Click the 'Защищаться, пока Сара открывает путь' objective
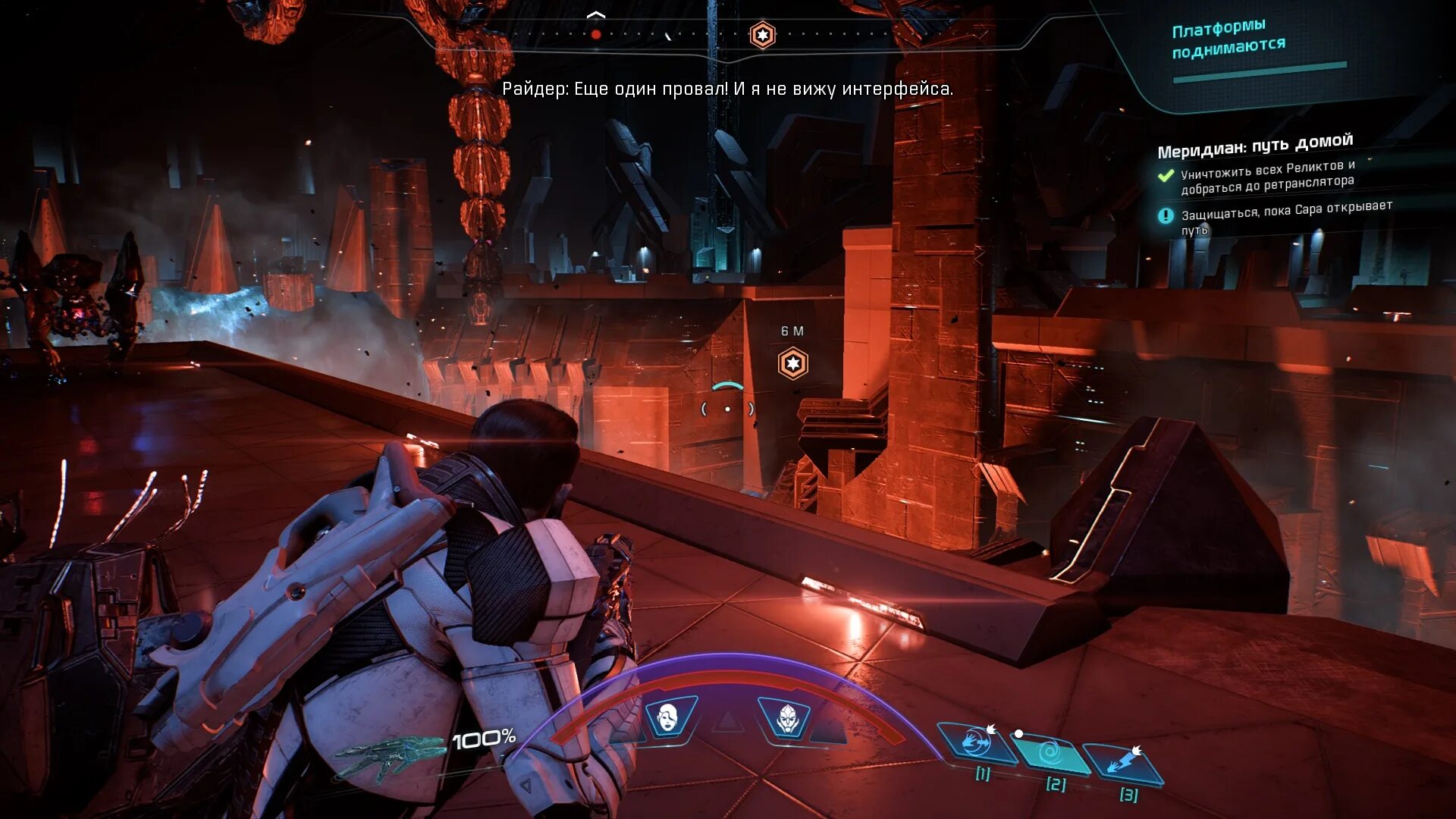This screenshot has width=1456, height=819. (1285, 217)
